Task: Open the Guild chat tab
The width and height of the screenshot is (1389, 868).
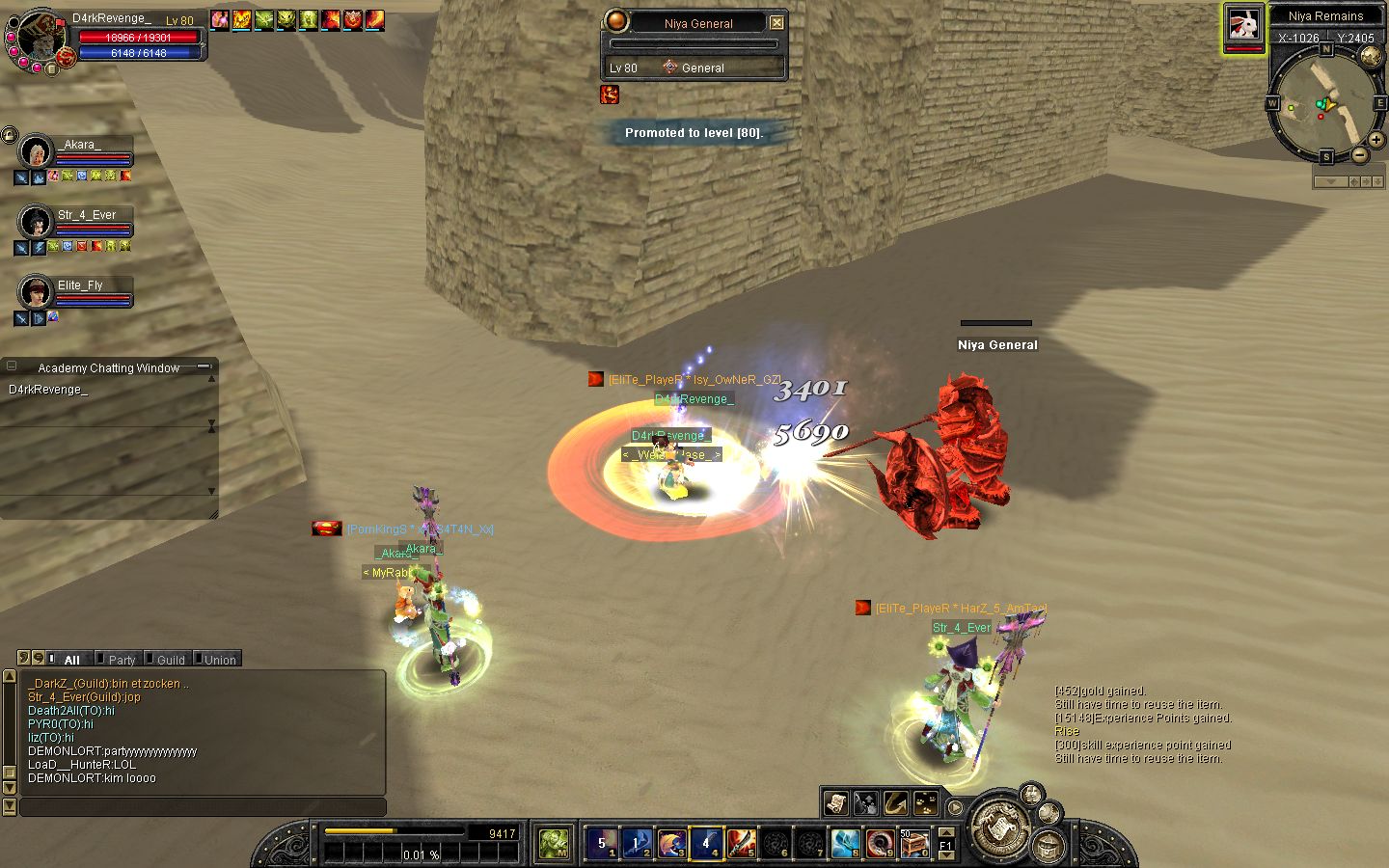Action: tap(171, 660)
